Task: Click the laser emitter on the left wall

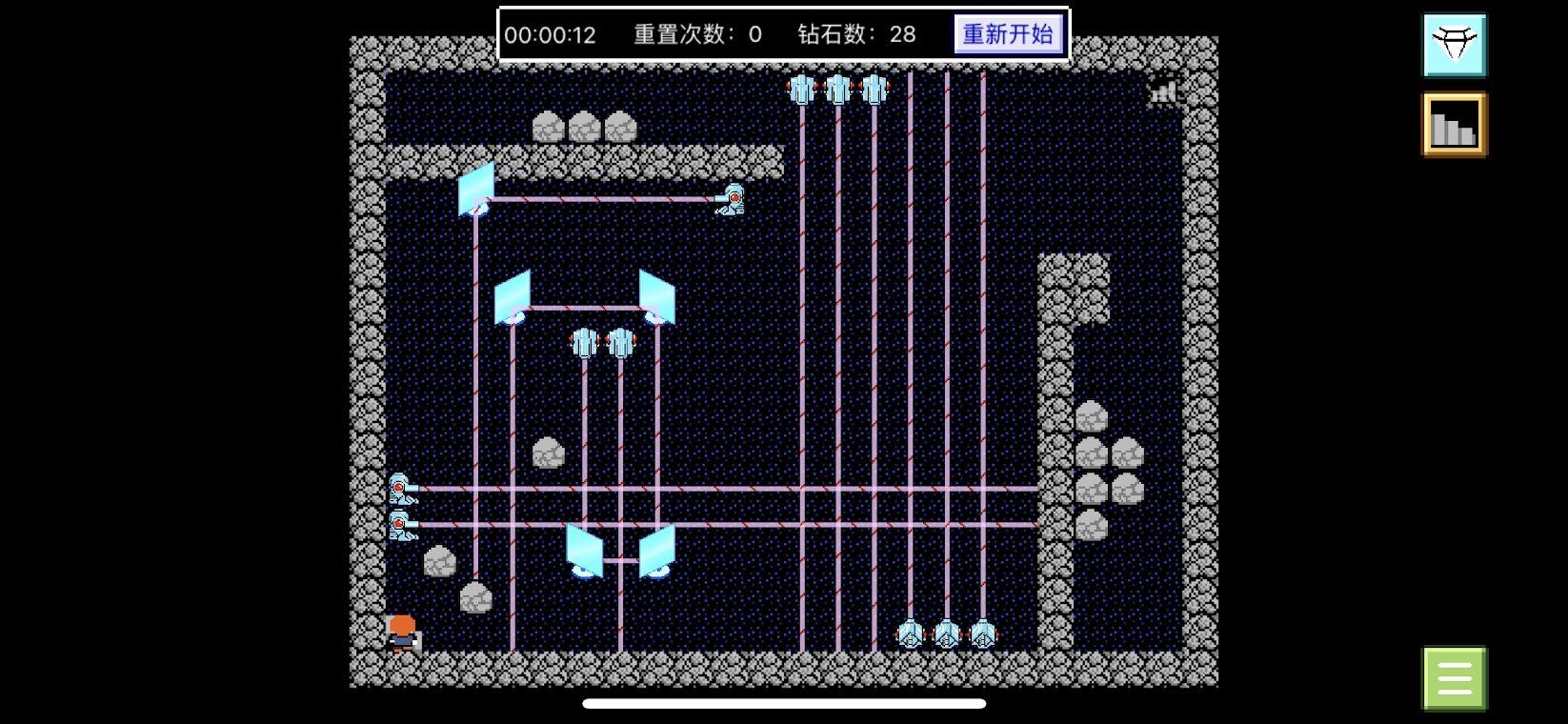Action: click(x=401, y=488)
